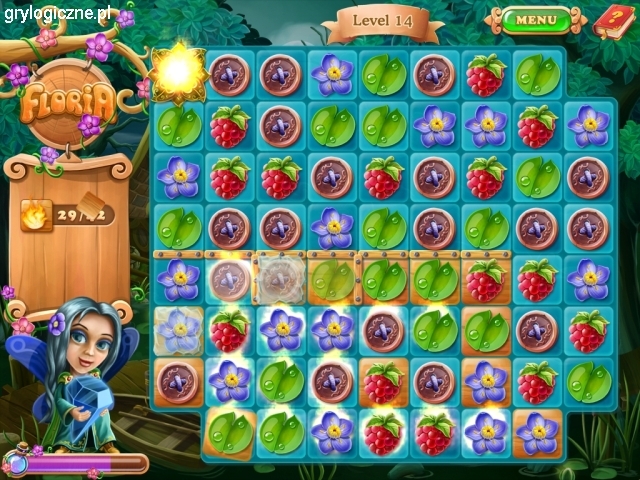Image resolution: width=640 pixels, height=480 pixels.
Task: Select the glowing sun tile on the board
Action: (x=179, y=72)
